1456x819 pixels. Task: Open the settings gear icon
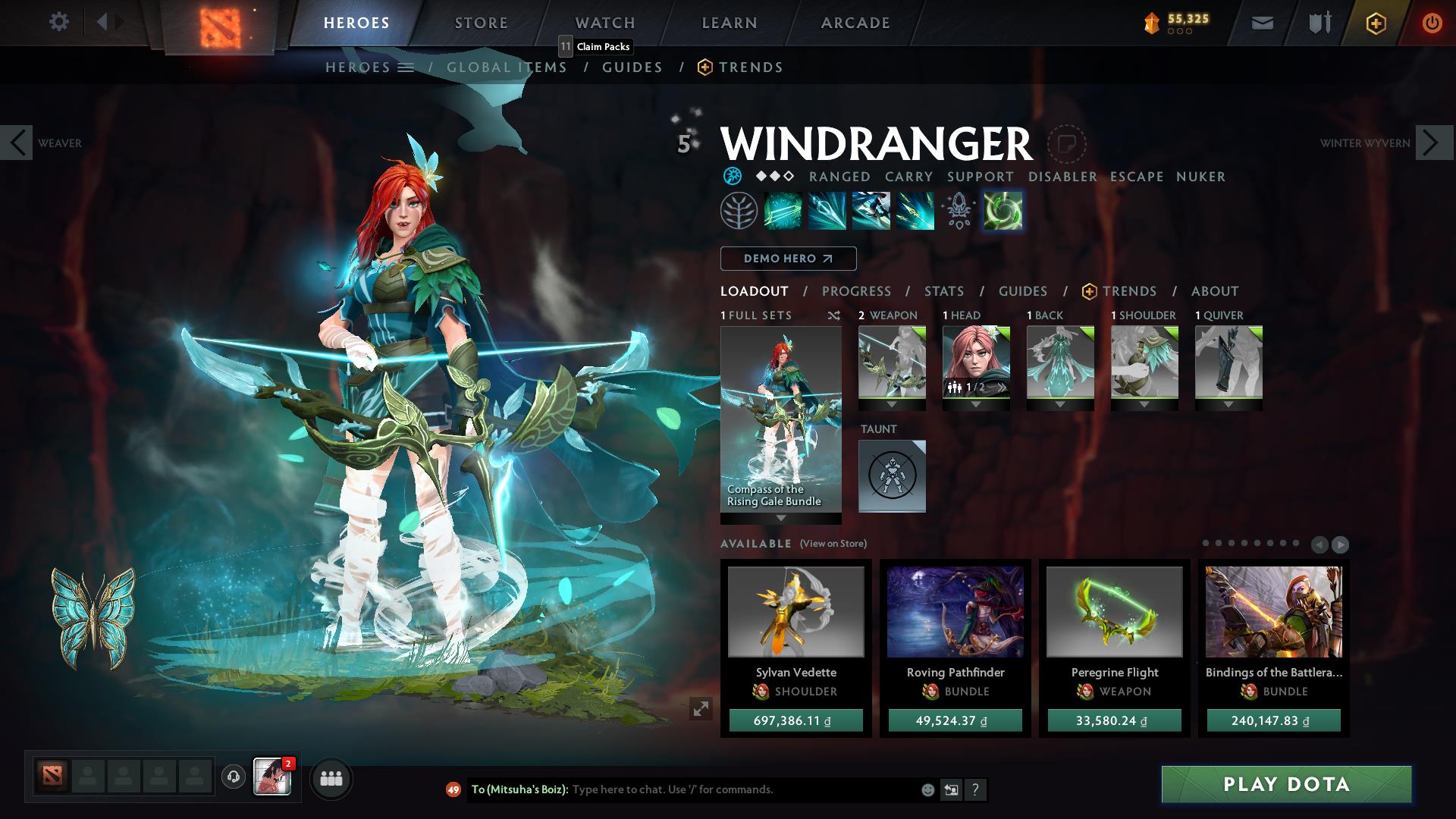[58, 22]
